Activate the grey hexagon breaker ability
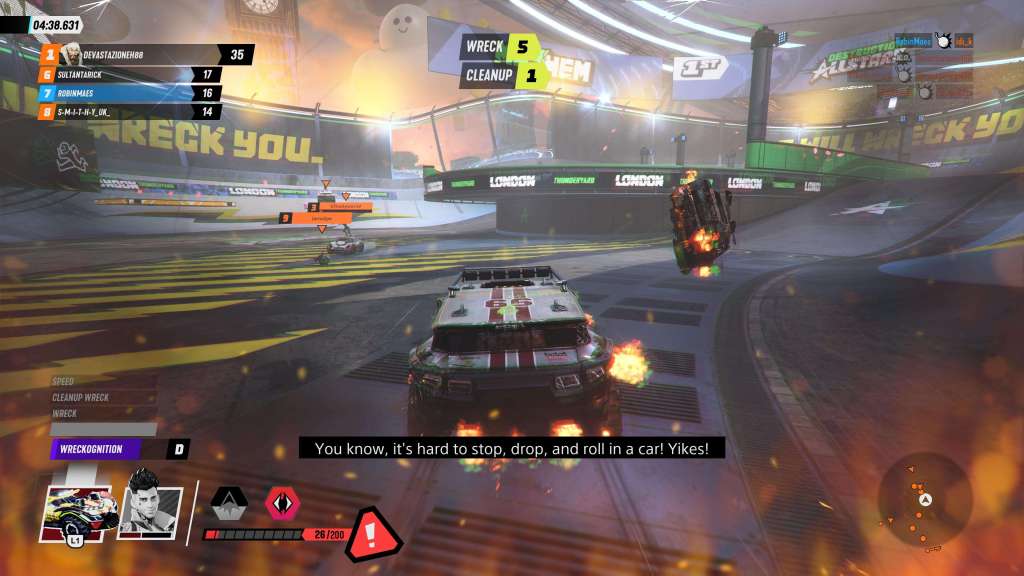The image size is (1024, 576). (230, 503)
